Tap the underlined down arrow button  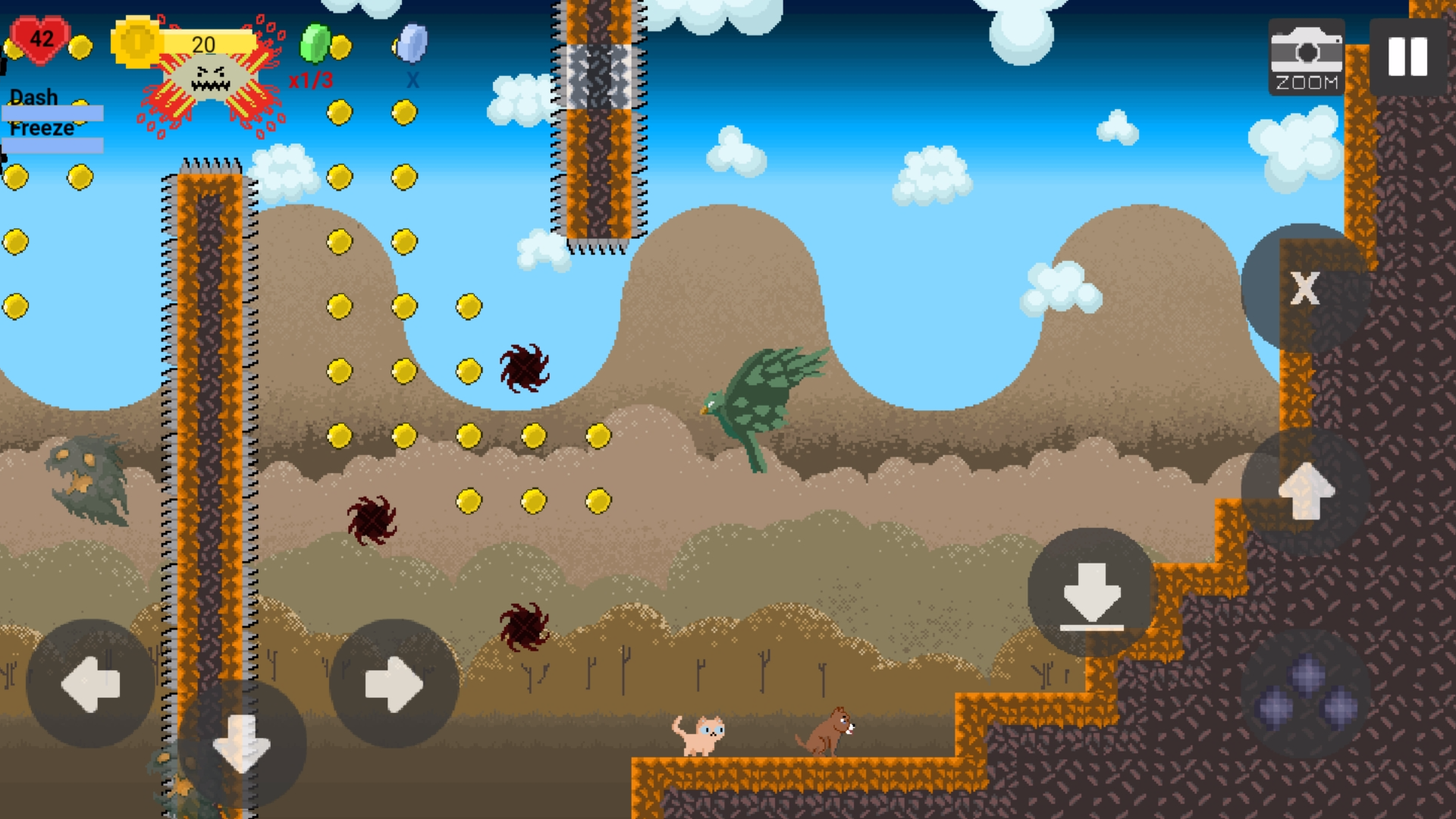pos(1091,593)
